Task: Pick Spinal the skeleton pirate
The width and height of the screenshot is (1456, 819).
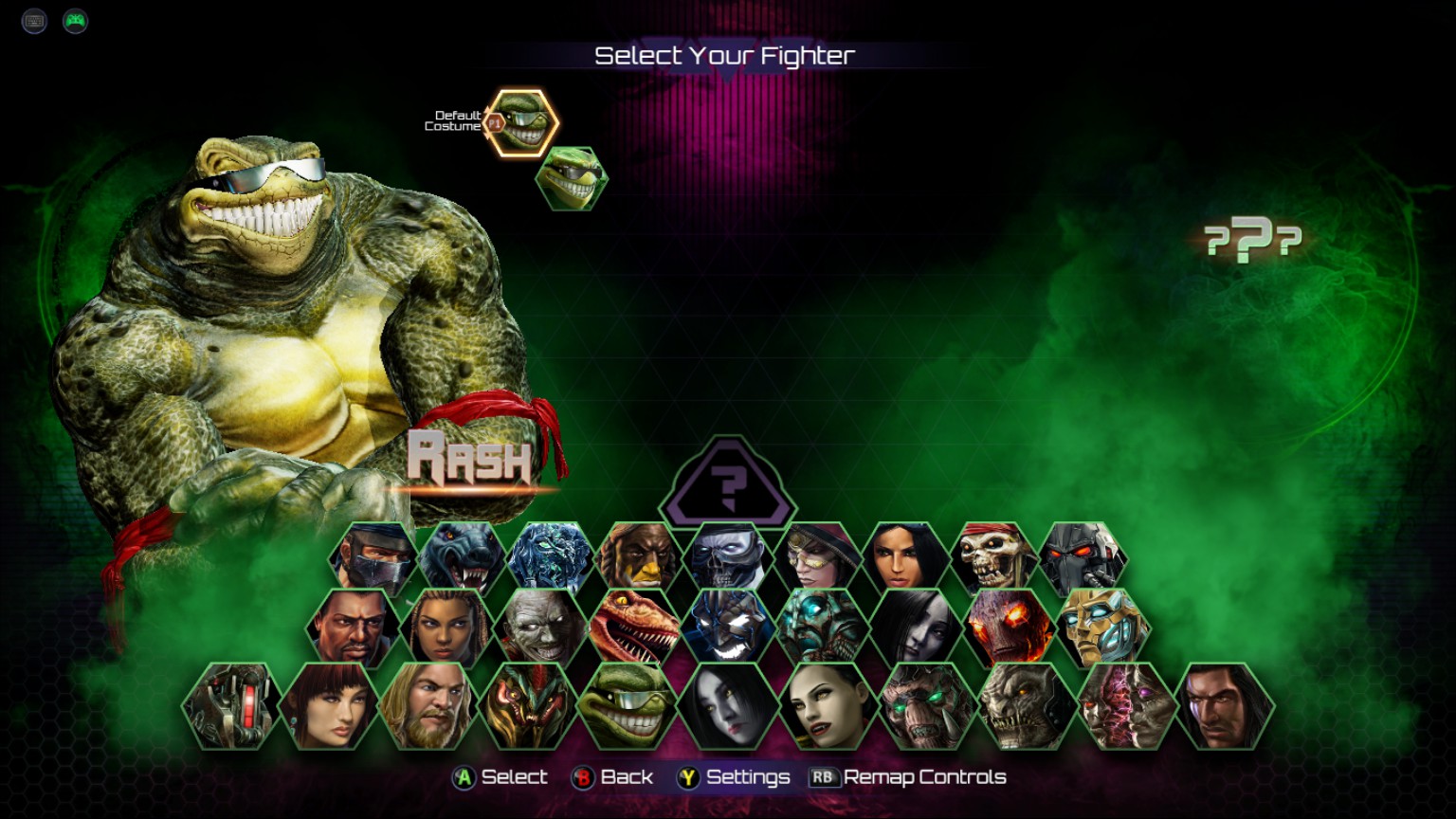Action: click(993, 560)
